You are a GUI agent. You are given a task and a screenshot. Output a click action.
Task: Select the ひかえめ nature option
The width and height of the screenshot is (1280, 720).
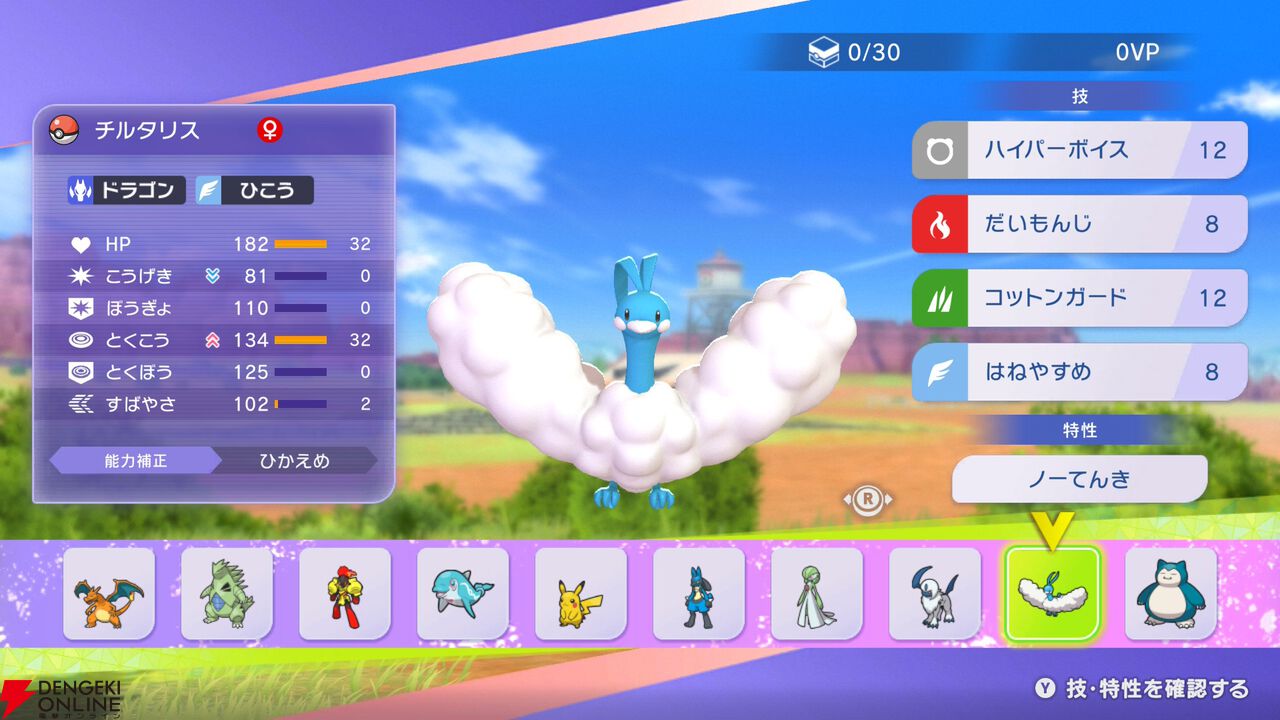click(x=295, y=461)
